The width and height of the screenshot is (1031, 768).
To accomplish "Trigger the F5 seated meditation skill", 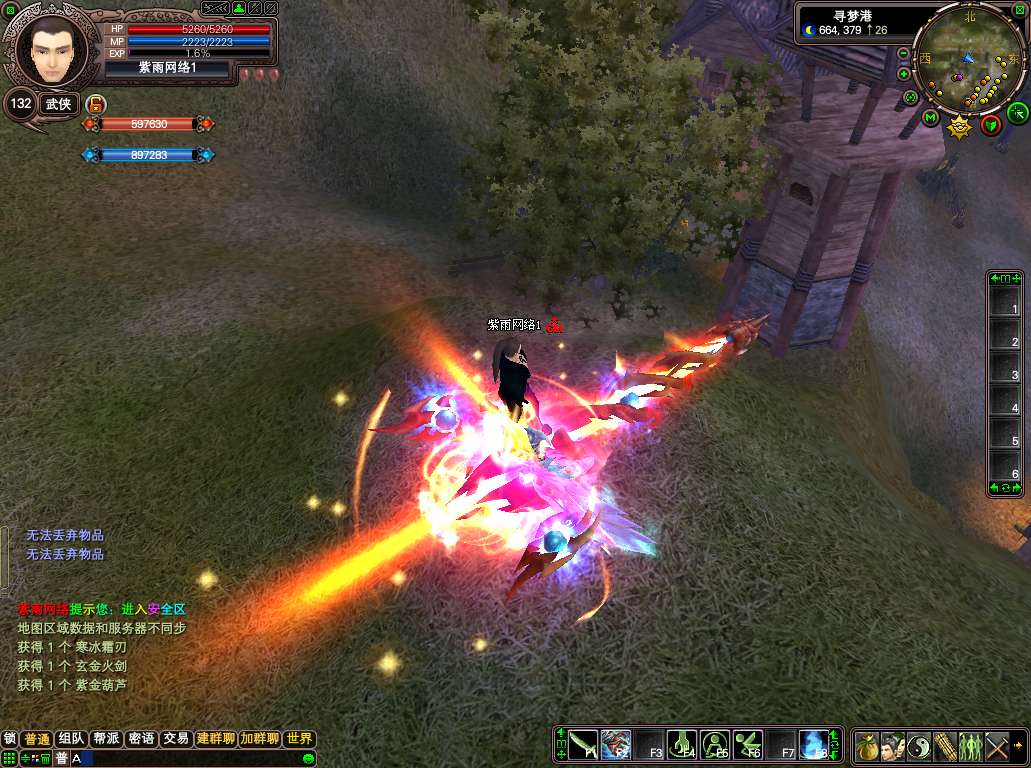I will pyautogui.click(x=715, y=745).
